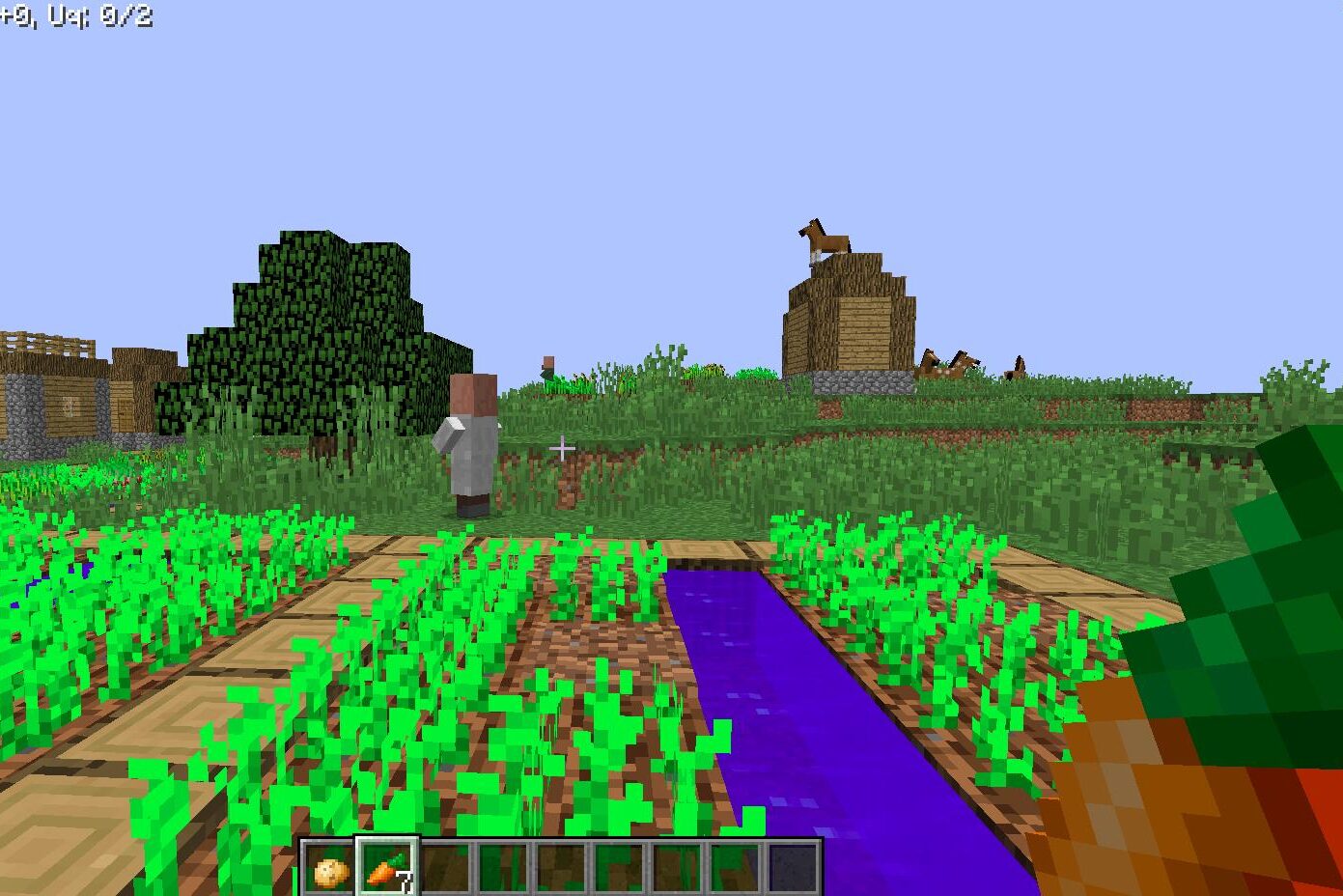Click the villager in the white robe
The height and width of the screenshot is (896, 1343).
[x=471, y=444]
